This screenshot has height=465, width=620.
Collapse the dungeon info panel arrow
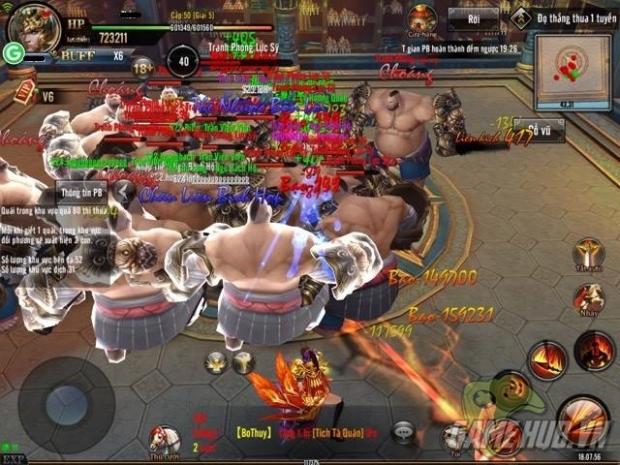[x=123, y=192]
